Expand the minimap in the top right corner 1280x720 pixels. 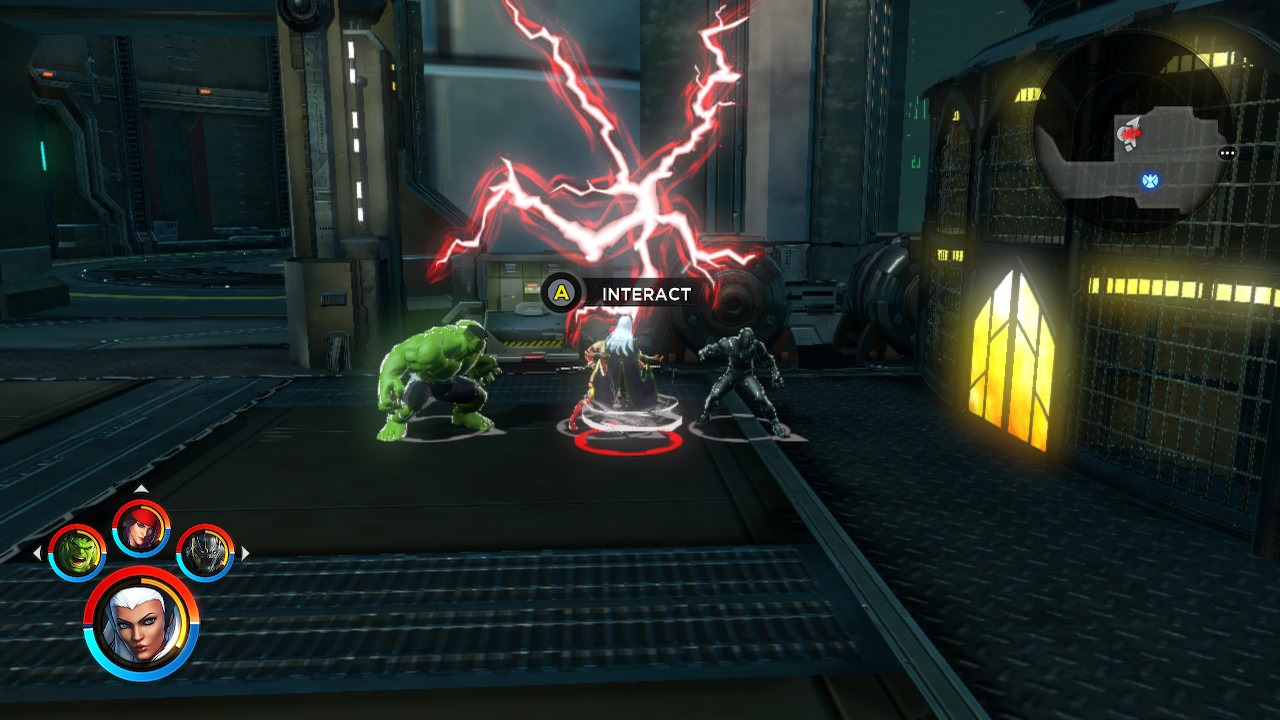(x=1130, y=145)
